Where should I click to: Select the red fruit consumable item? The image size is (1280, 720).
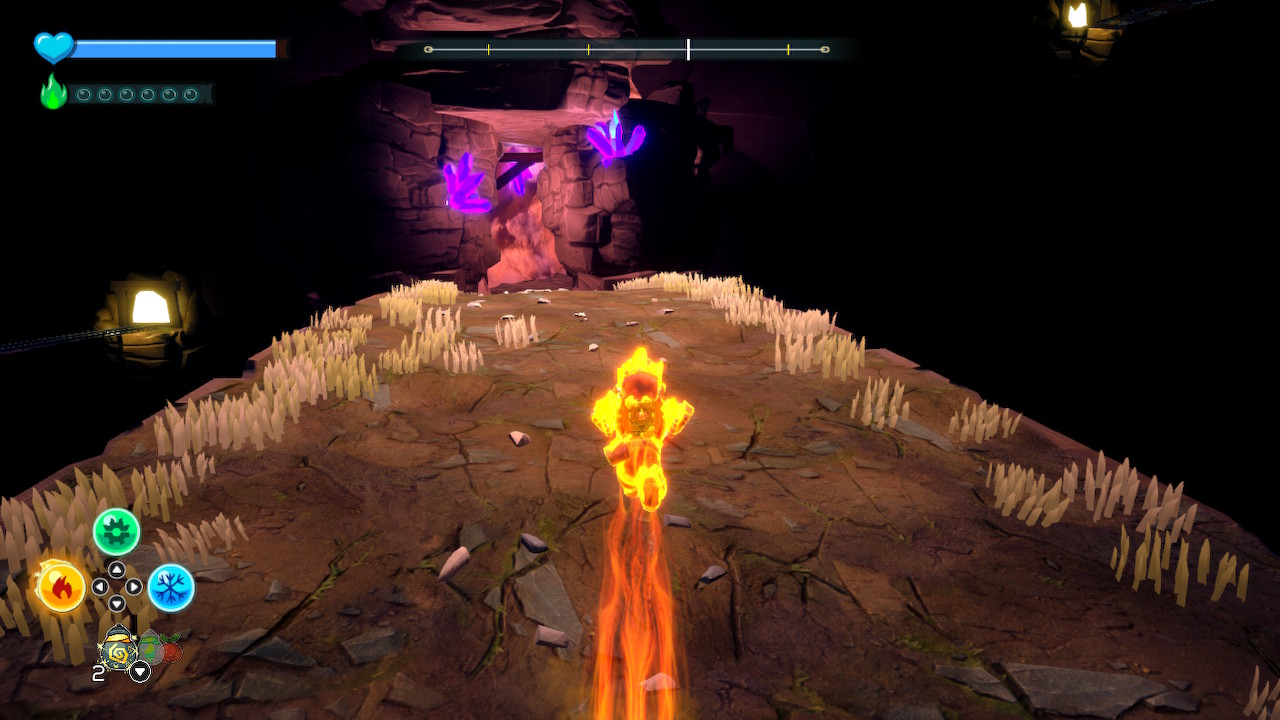(169, 651)
